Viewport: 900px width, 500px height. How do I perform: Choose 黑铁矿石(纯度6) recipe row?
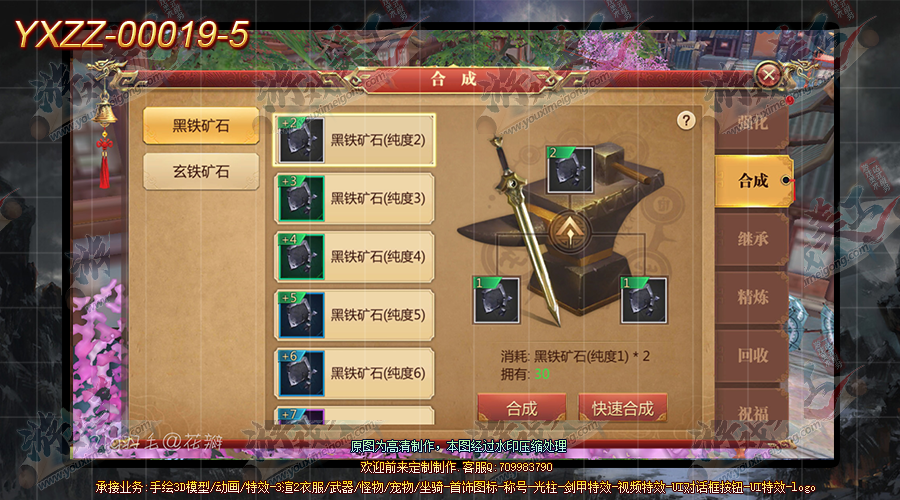pyautogui.click(x=354, y=372)
